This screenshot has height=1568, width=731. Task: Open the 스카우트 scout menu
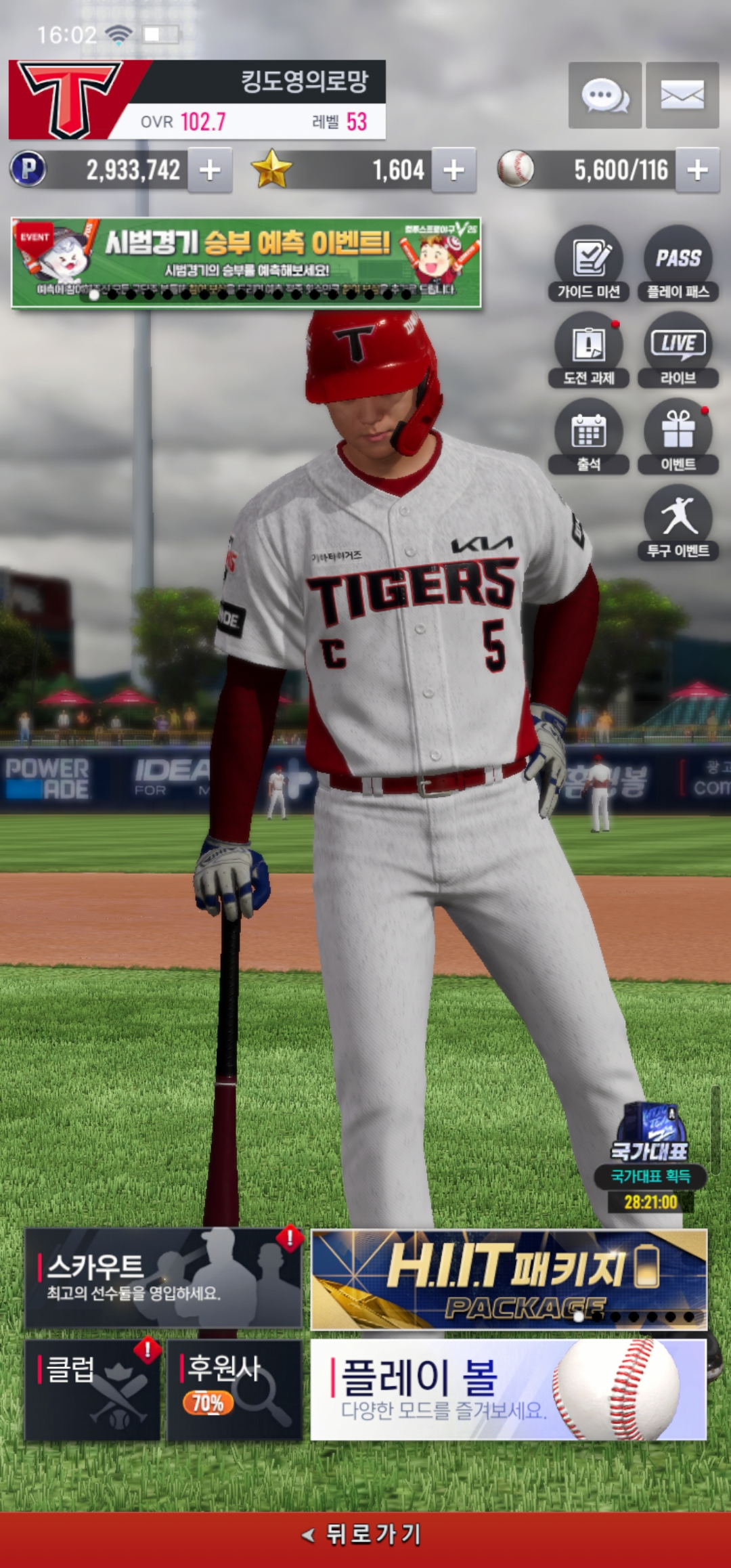pyautogui.click(x=163, y=1279)
